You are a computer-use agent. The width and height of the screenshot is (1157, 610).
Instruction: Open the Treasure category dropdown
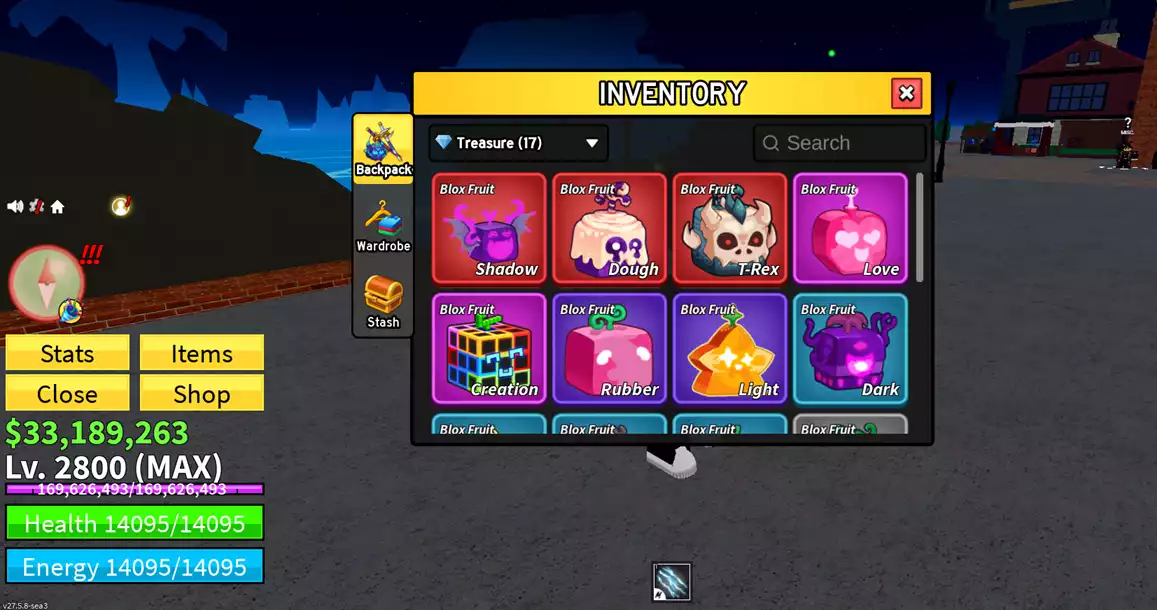(518, 143)
